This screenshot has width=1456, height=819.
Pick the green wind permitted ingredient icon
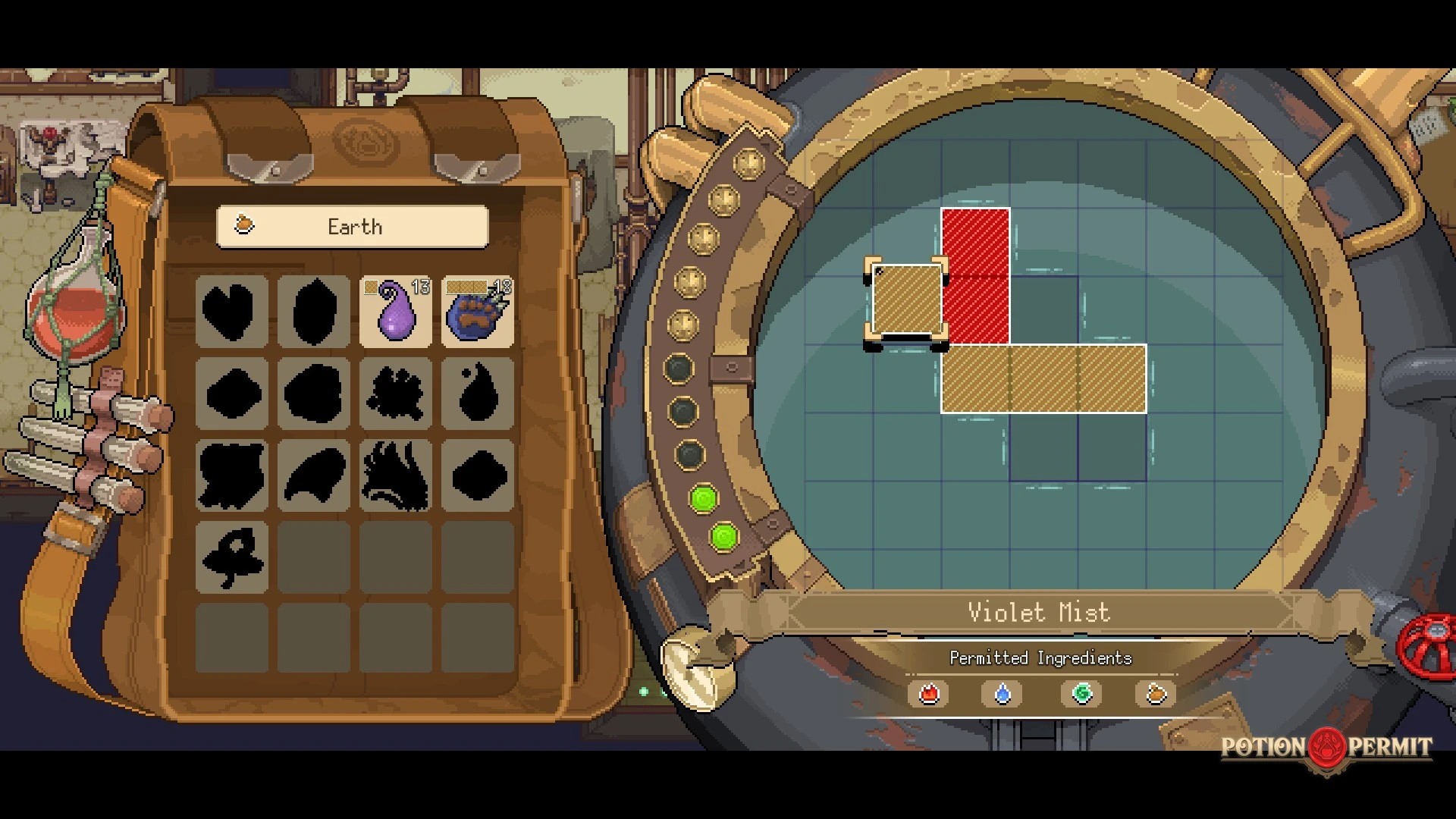click(x=1082, y=694)
